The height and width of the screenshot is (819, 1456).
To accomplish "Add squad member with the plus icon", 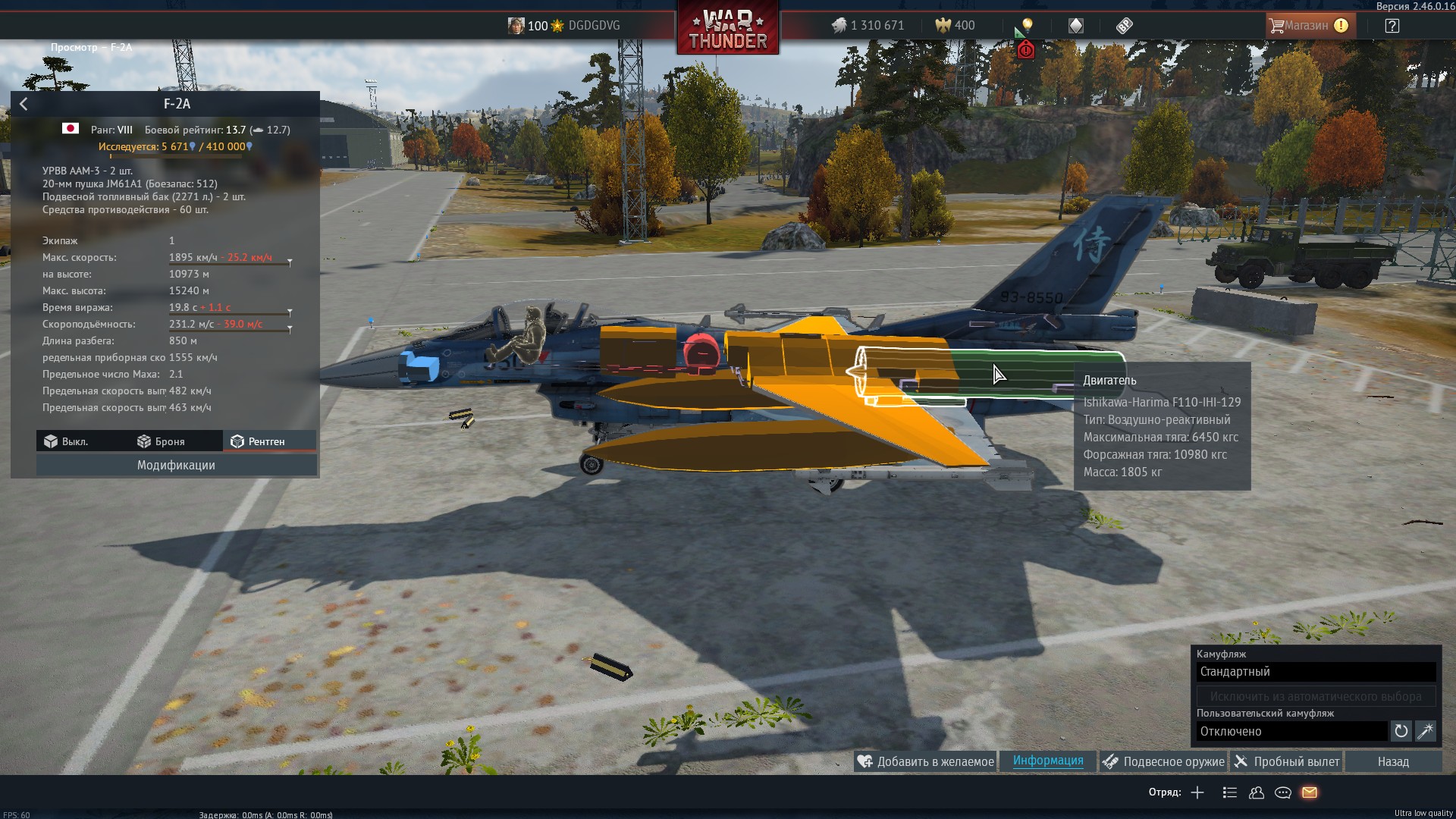I will coord(1197,792).
